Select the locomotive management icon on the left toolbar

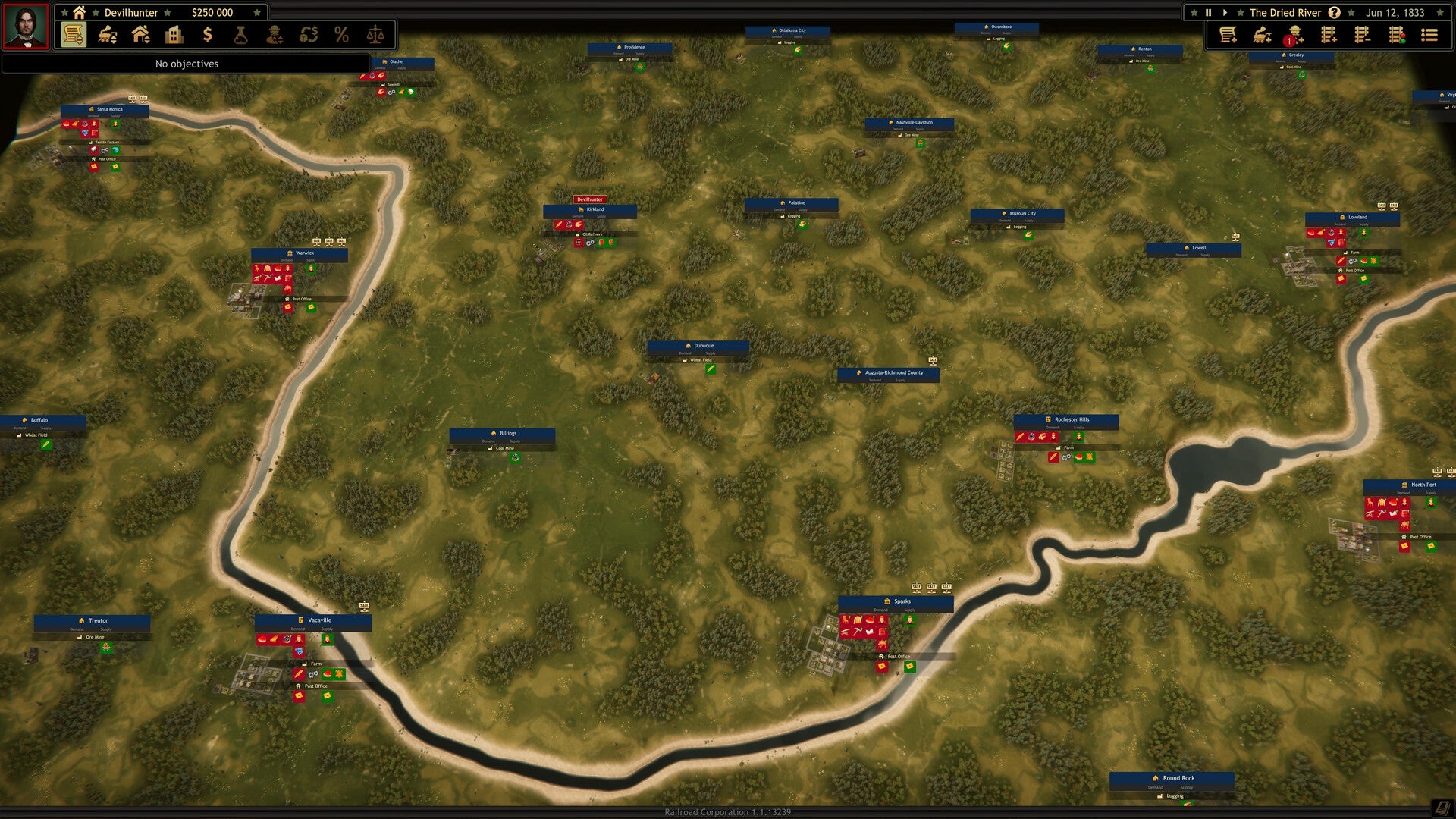(106, 35)
